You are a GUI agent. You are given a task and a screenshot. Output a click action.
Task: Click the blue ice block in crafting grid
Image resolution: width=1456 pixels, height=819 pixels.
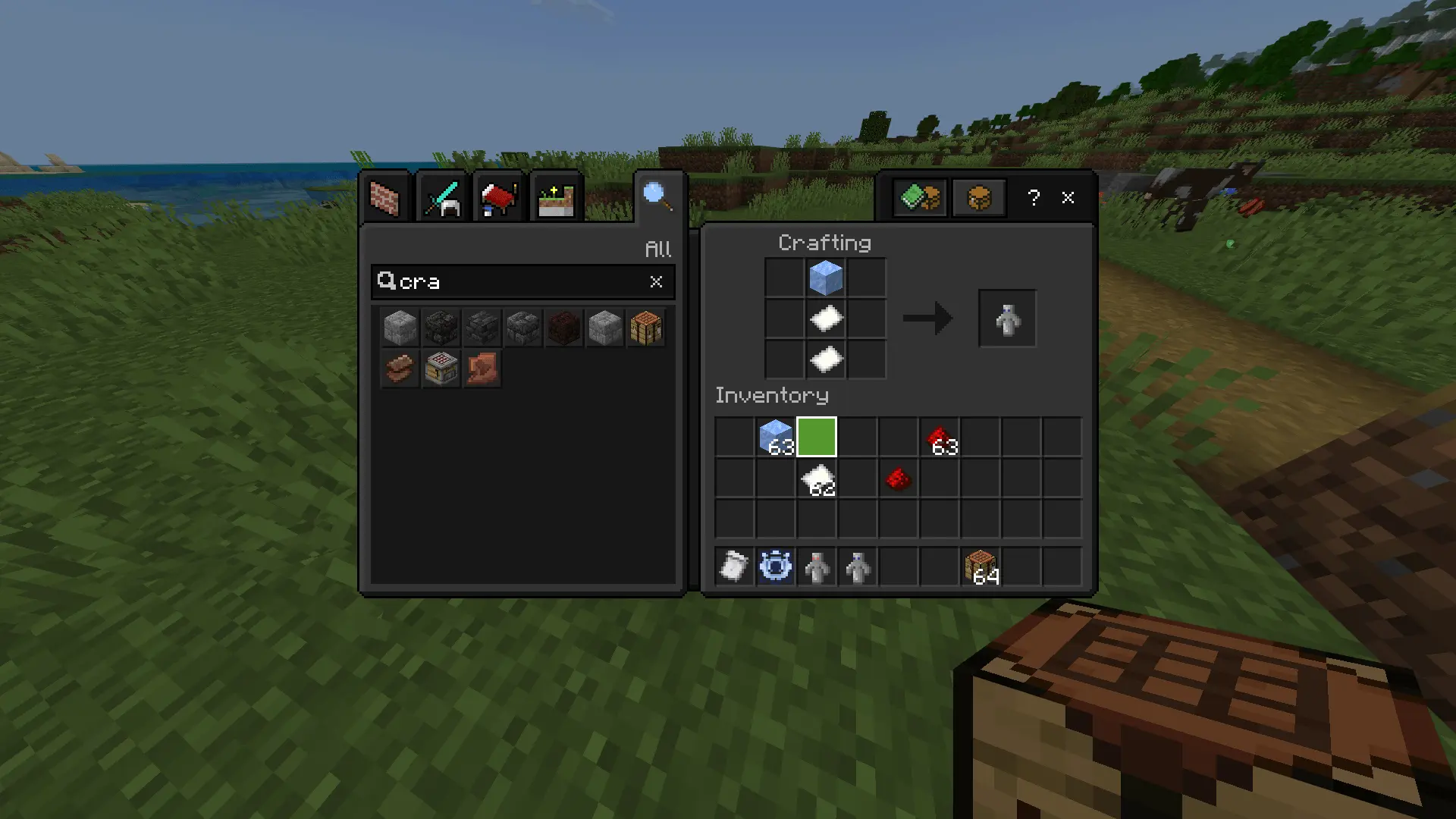pyautogui.click(x=826, y=278)
